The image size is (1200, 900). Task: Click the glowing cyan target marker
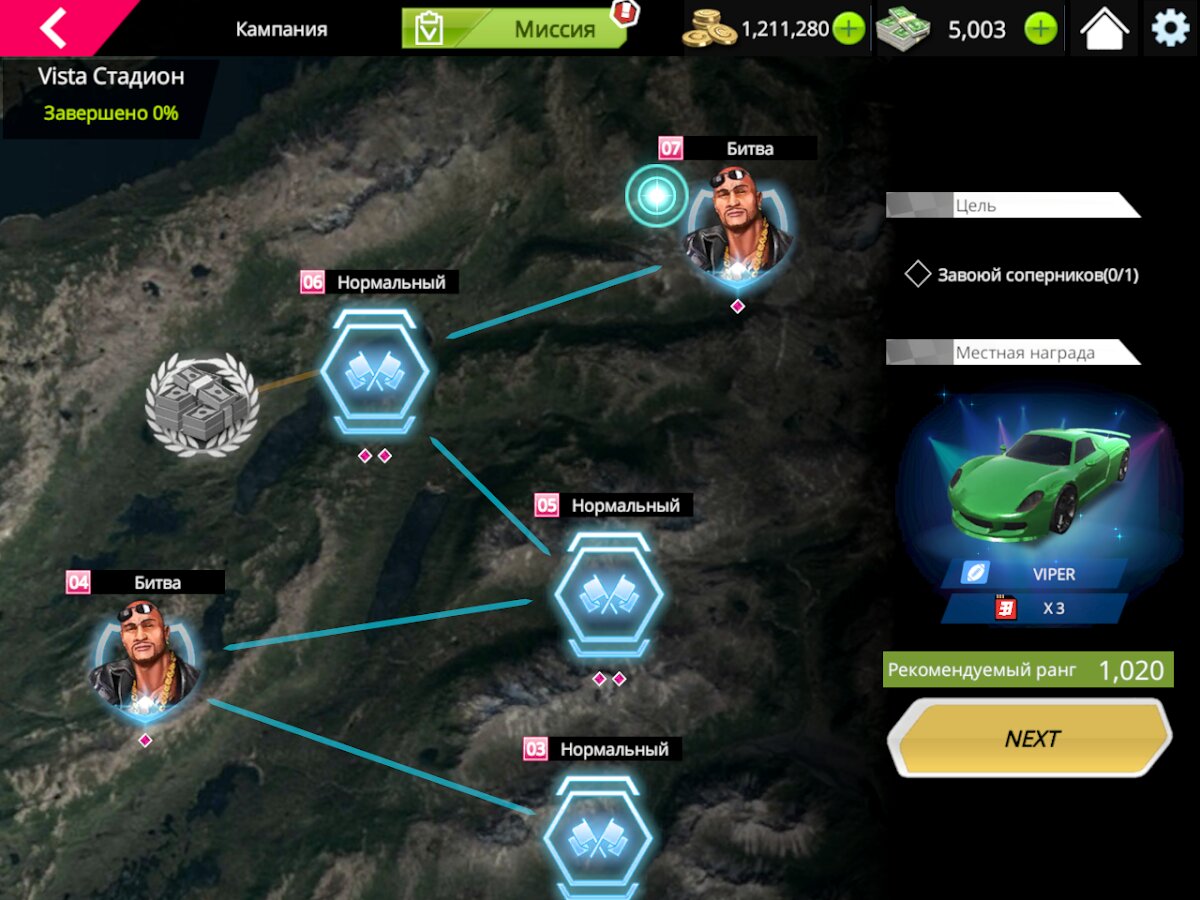[656, 195]
